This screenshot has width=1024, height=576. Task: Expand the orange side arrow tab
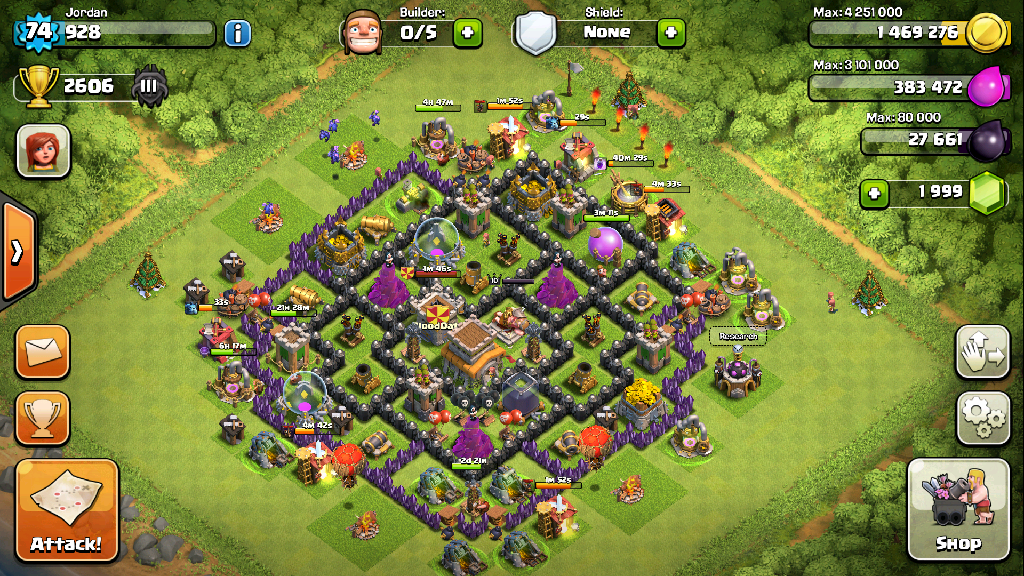17,251
